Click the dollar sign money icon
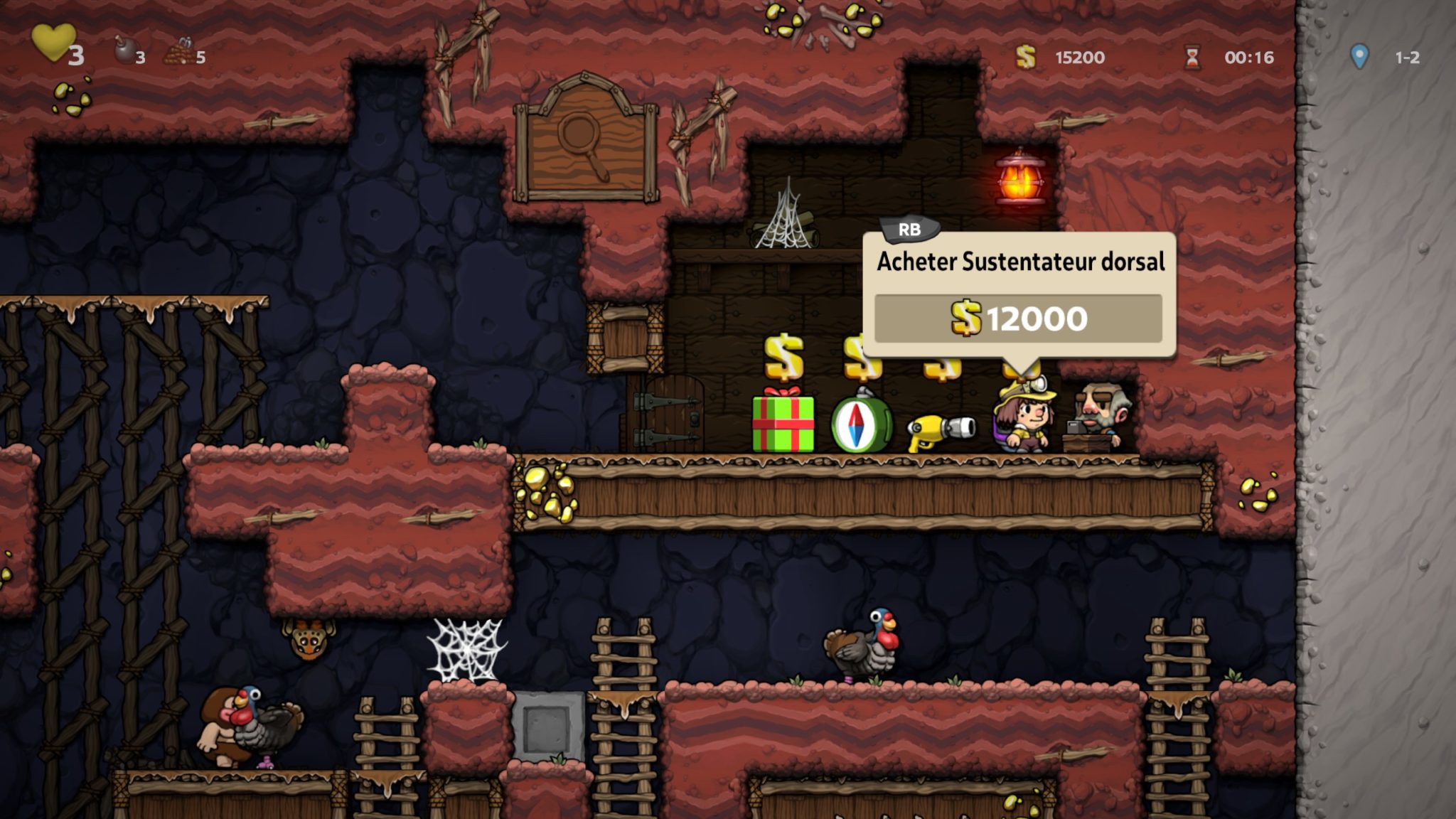 1024,54
